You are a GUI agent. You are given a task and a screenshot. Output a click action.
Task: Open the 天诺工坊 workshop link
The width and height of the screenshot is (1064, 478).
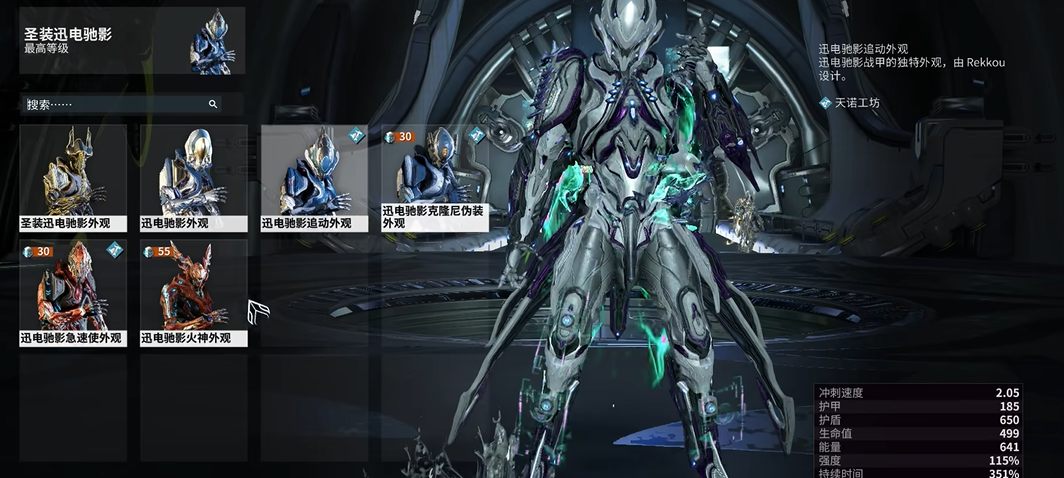[857, 102]
